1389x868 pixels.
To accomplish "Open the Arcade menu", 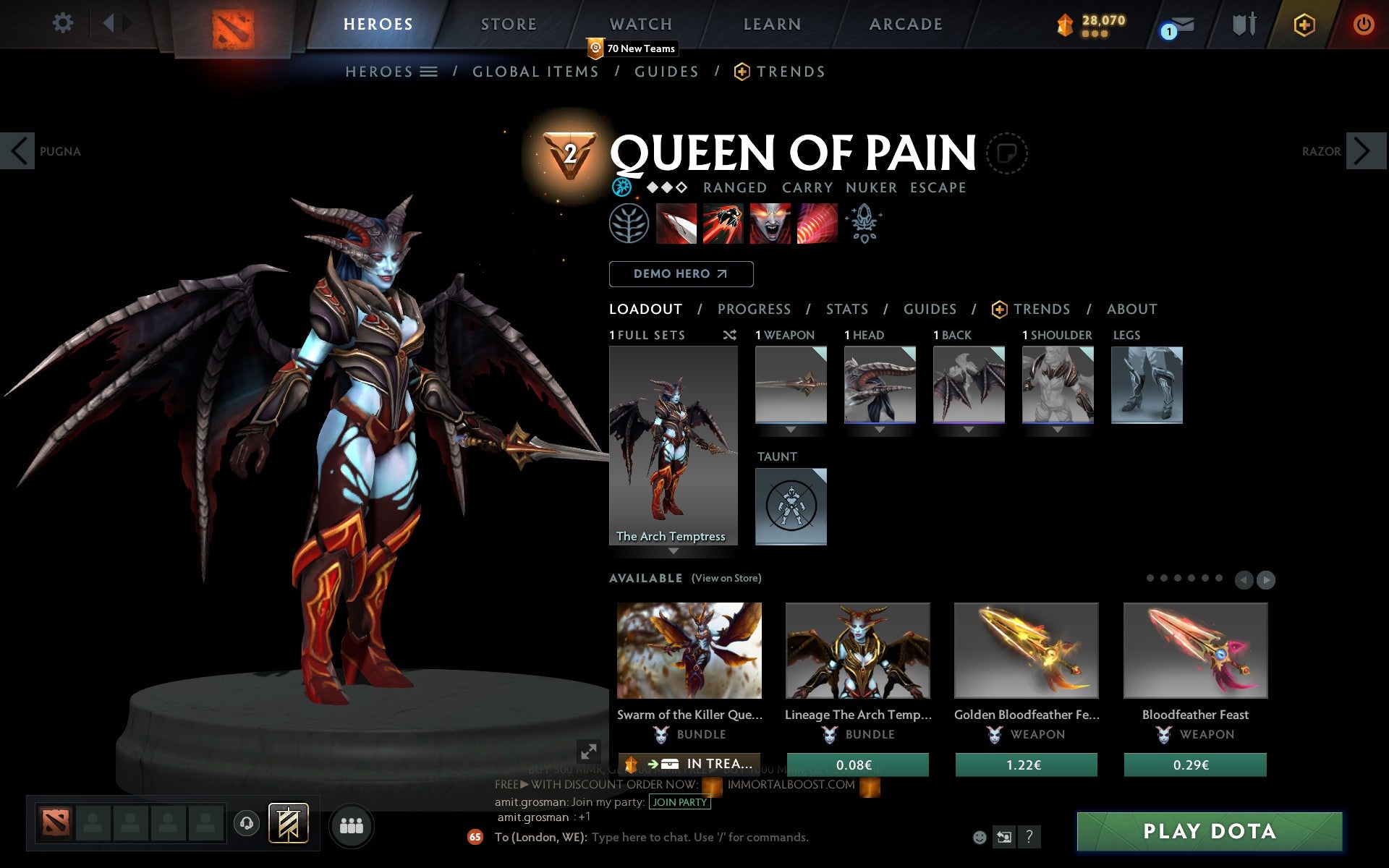I will pos(904,24).
